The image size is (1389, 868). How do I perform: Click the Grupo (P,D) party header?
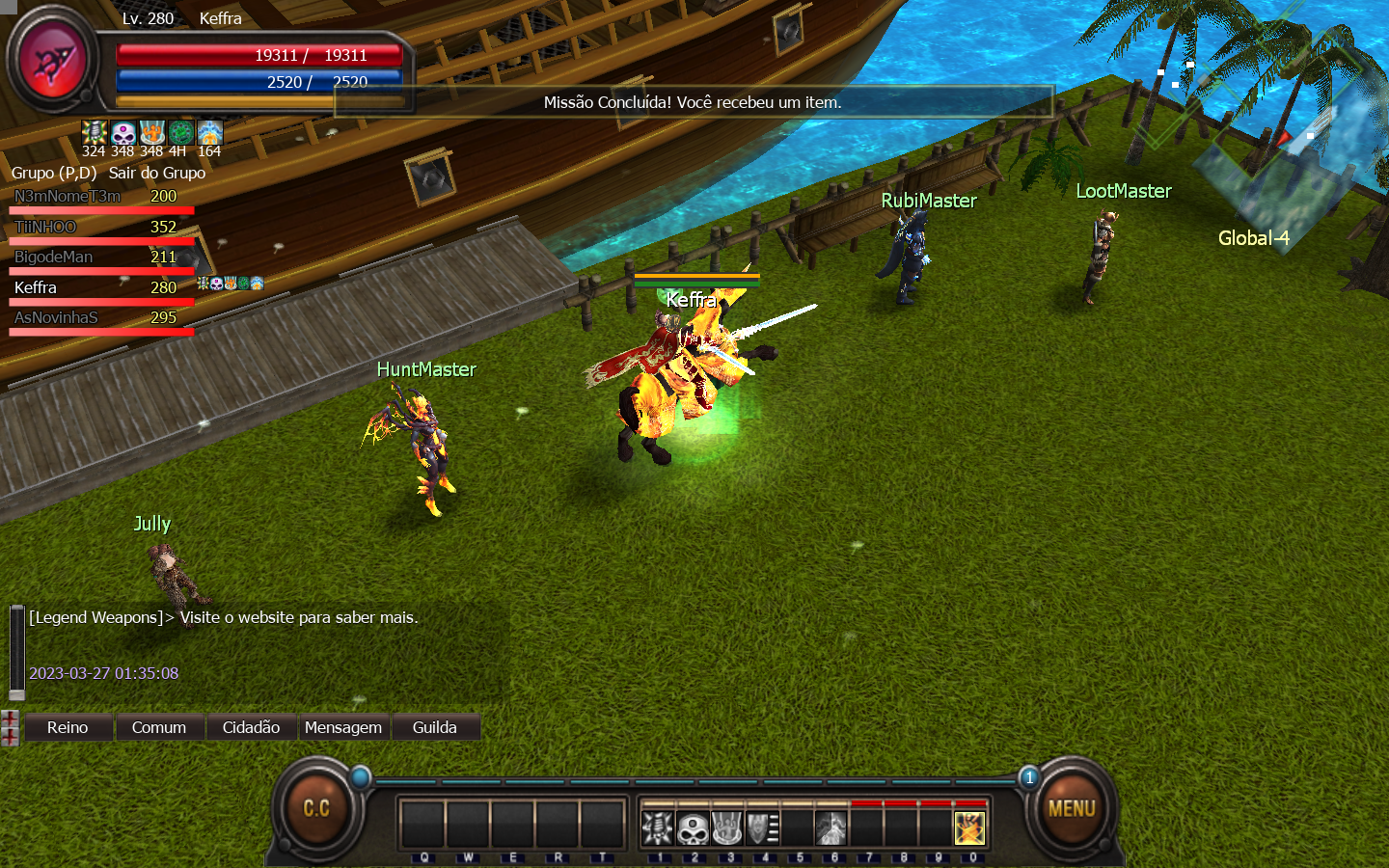click(x=54, y=173)
